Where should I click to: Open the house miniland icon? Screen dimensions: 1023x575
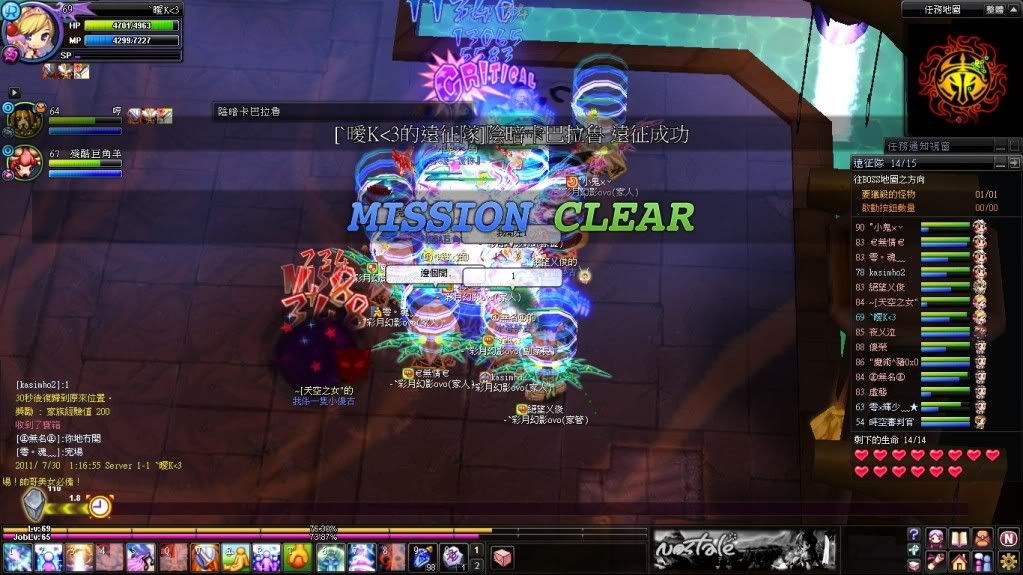[x=959, y=559]
